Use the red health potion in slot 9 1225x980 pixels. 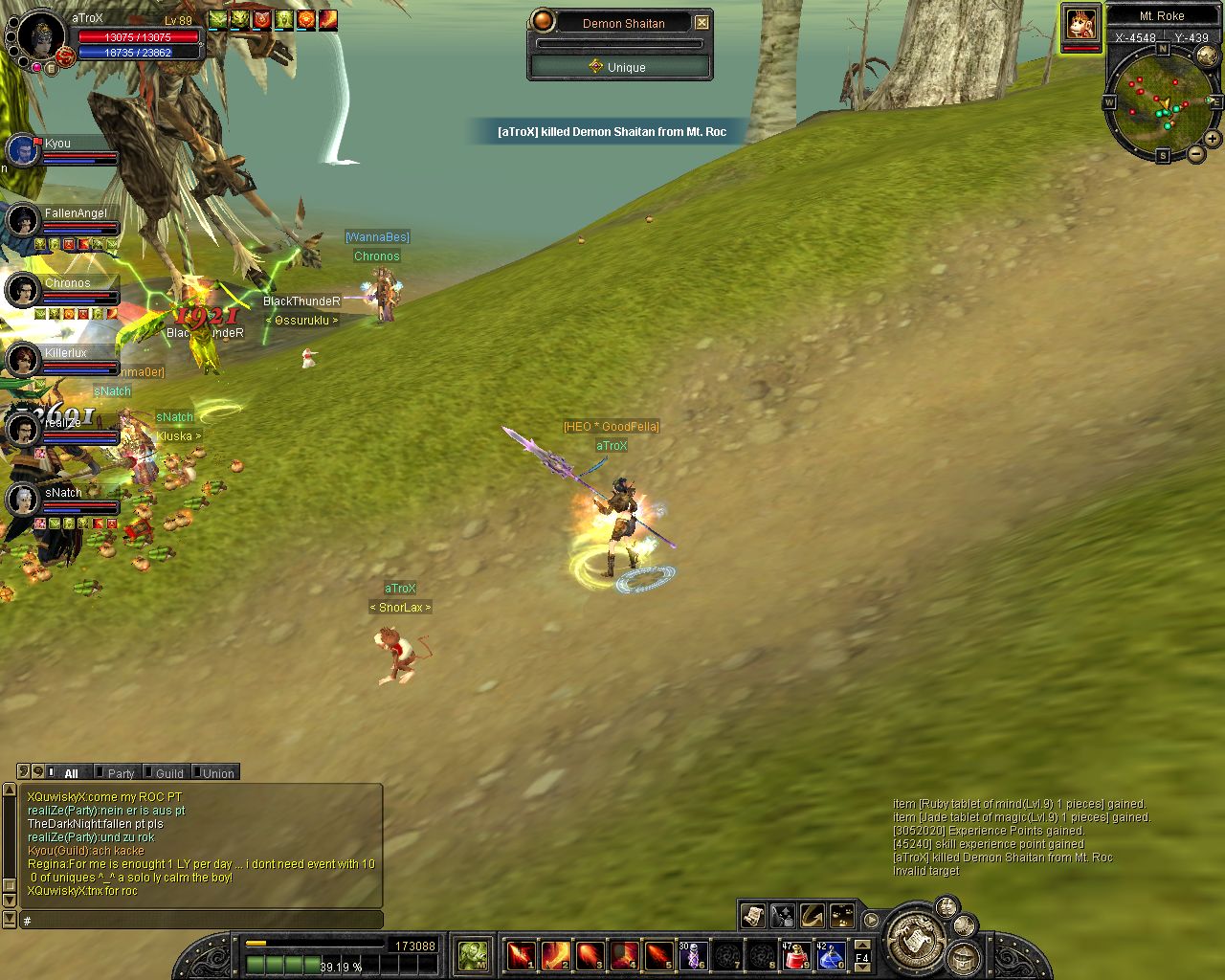[x=796, y=955]
